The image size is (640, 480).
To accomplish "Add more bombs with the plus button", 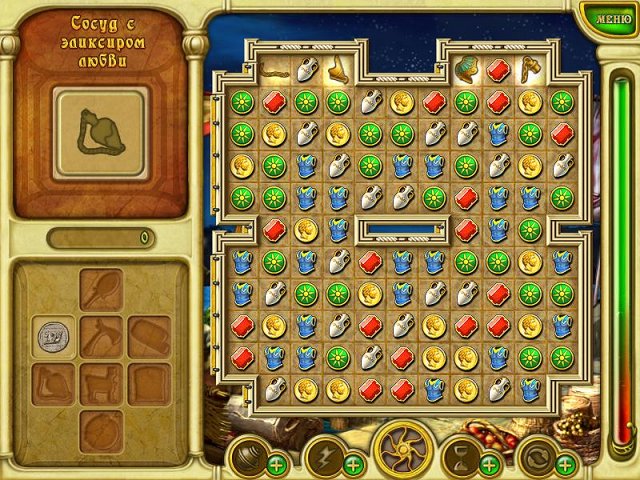I will pos(276,464).
